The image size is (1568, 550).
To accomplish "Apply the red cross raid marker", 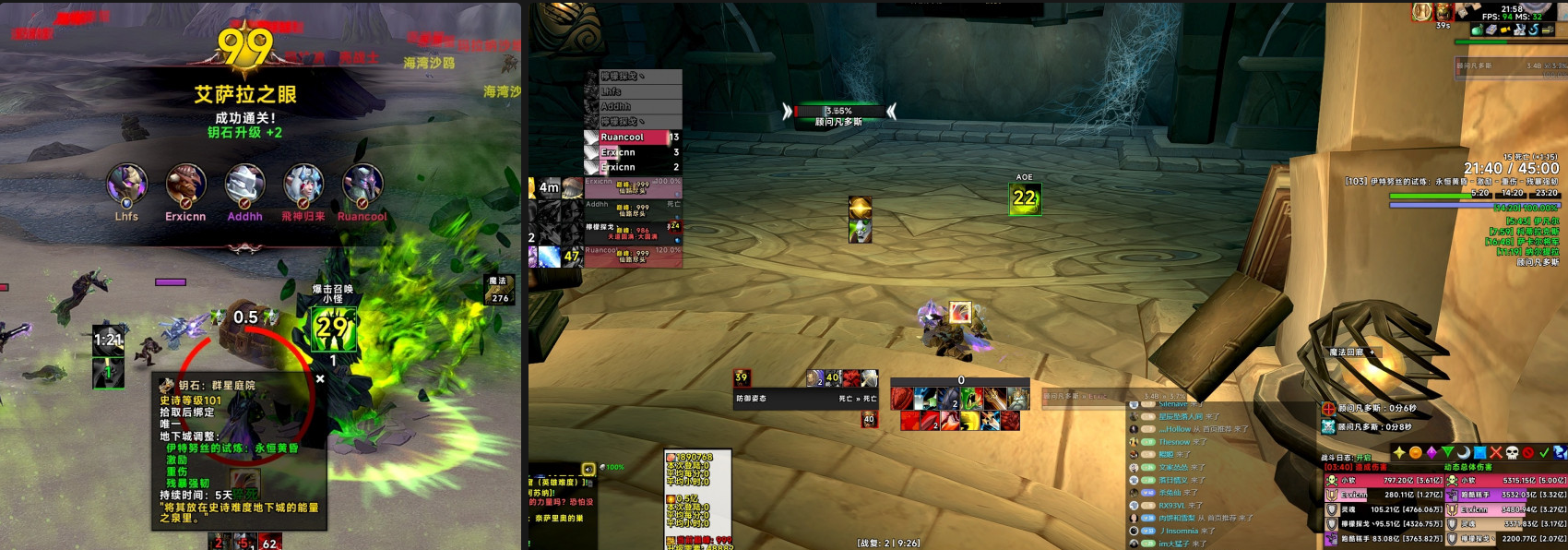I will [x=1496, y=452].
